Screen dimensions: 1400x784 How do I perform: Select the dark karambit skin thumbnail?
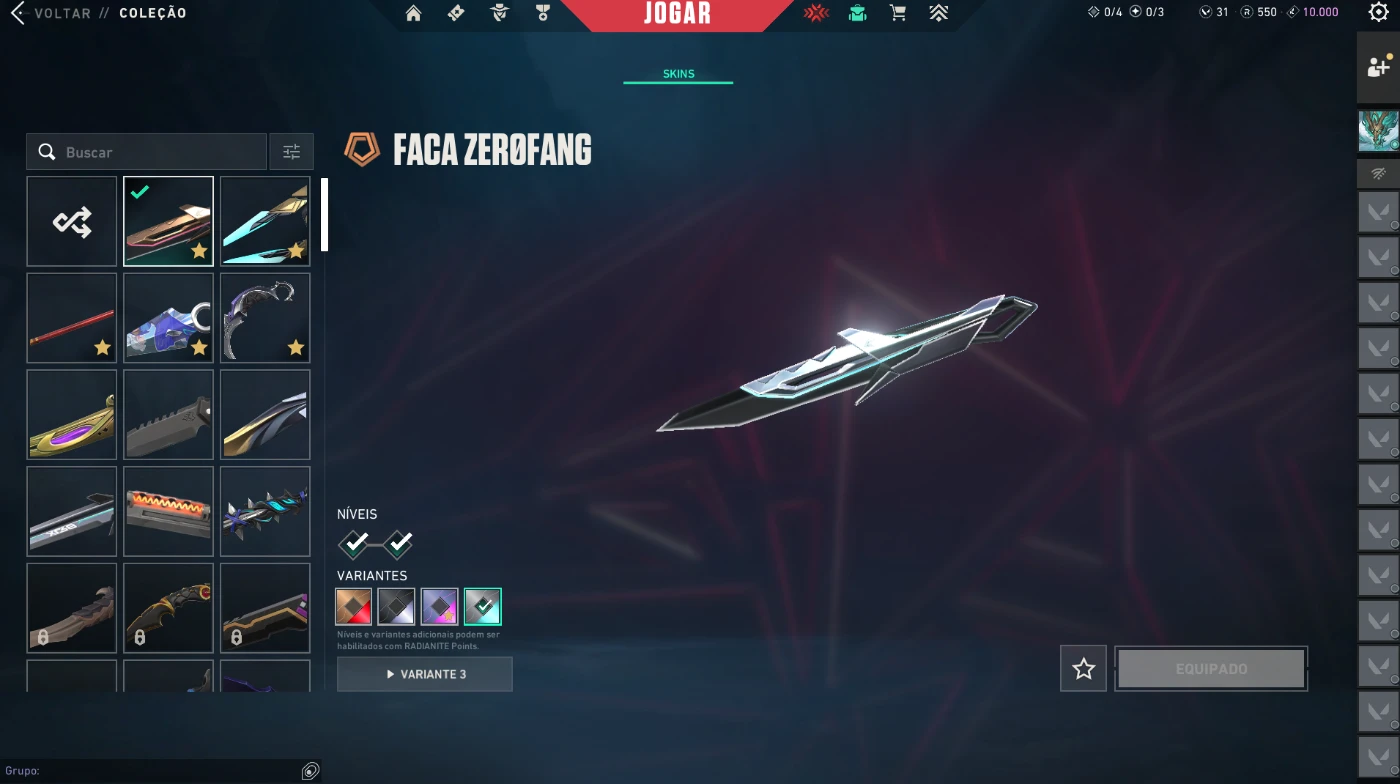[x=265, y=318]
